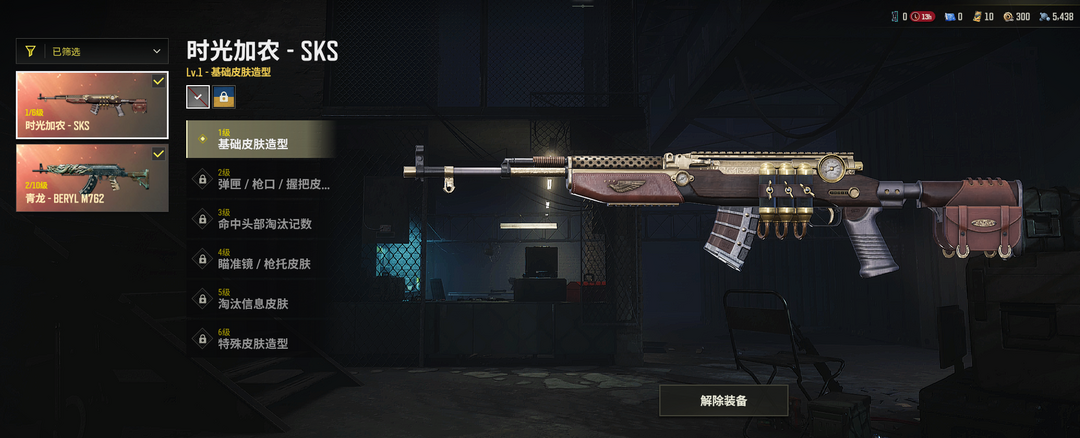Choose the 青龙 - BERYL M762 skin card
The image size is (1080, 438).
tap(92, 178)
